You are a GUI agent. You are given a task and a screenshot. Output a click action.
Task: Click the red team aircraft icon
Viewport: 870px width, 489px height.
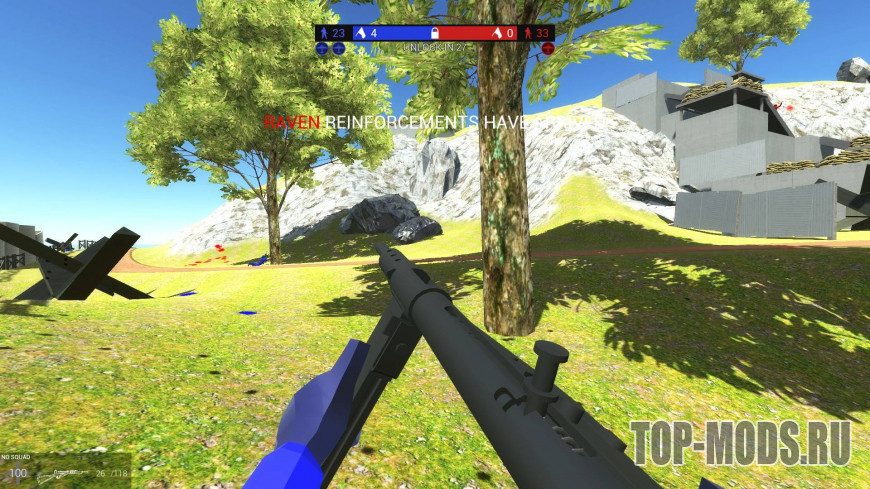click(548, 48)
